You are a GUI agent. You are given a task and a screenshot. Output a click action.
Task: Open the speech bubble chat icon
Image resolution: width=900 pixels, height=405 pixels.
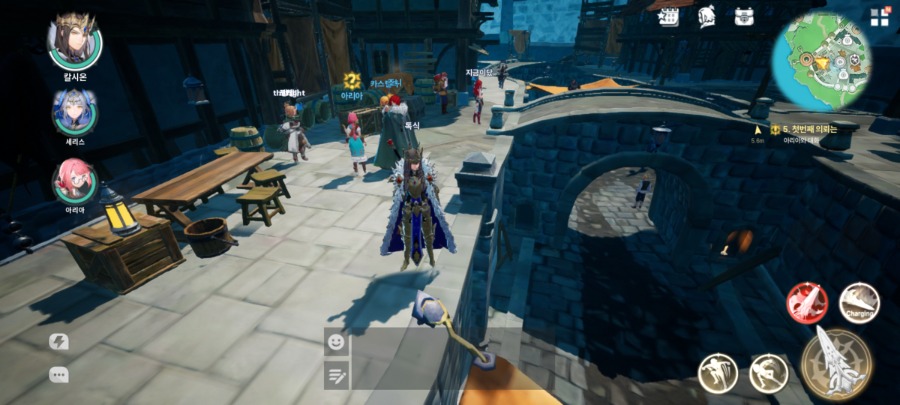tap(59, 375)
